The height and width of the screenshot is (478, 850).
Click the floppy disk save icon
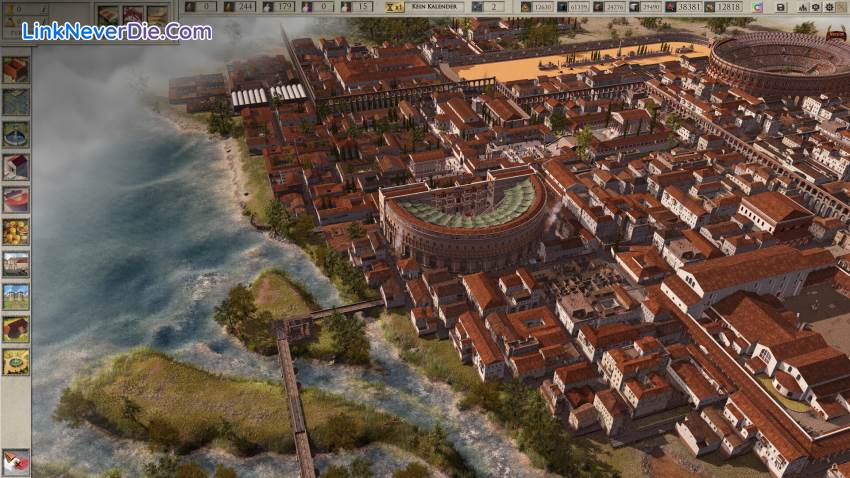pos(780,7)
